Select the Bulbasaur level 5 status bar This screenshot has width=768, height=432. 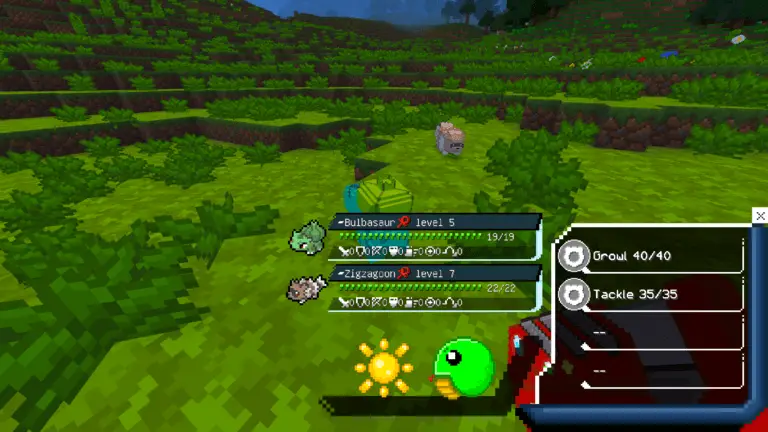pos(435,232)
